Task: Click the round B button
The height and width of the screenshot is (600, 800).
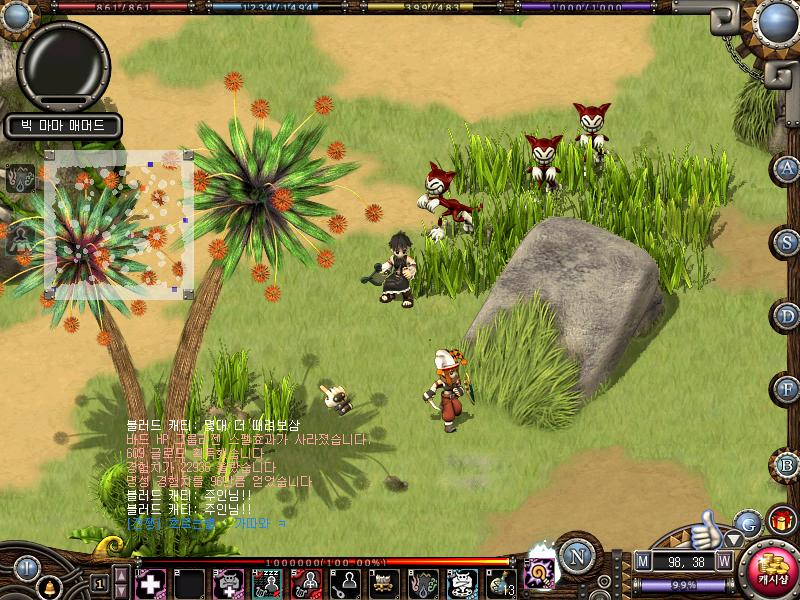Action: pos(788,464)
